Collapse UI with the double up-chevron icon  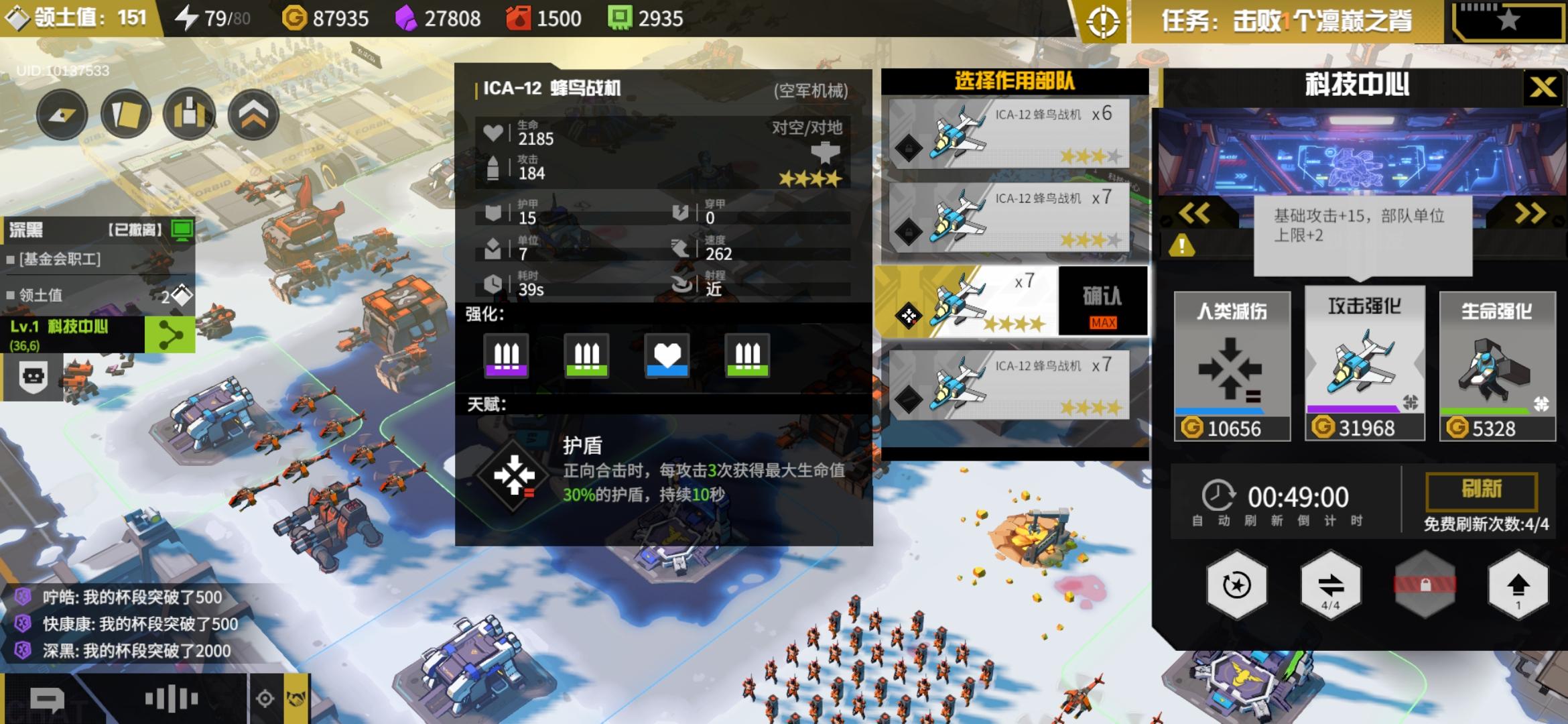pyautogui.click(x=255, y=114)
